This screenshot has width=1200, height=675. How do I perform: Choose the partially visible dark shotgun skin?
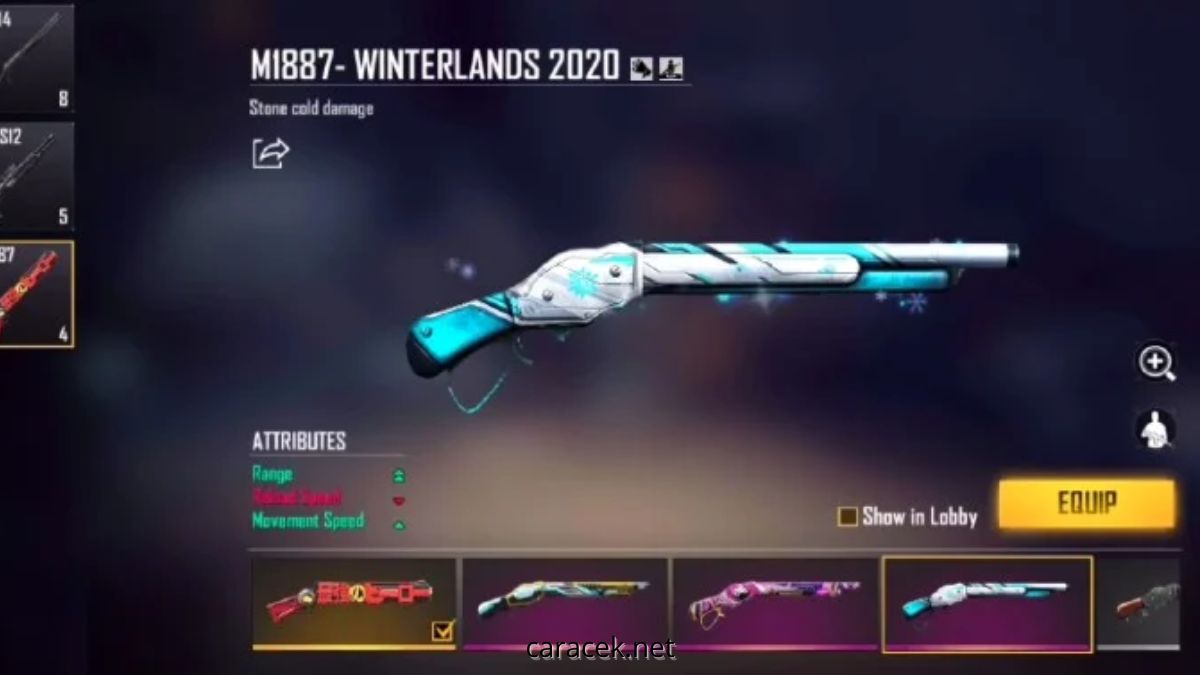(x=1148, y=602)
